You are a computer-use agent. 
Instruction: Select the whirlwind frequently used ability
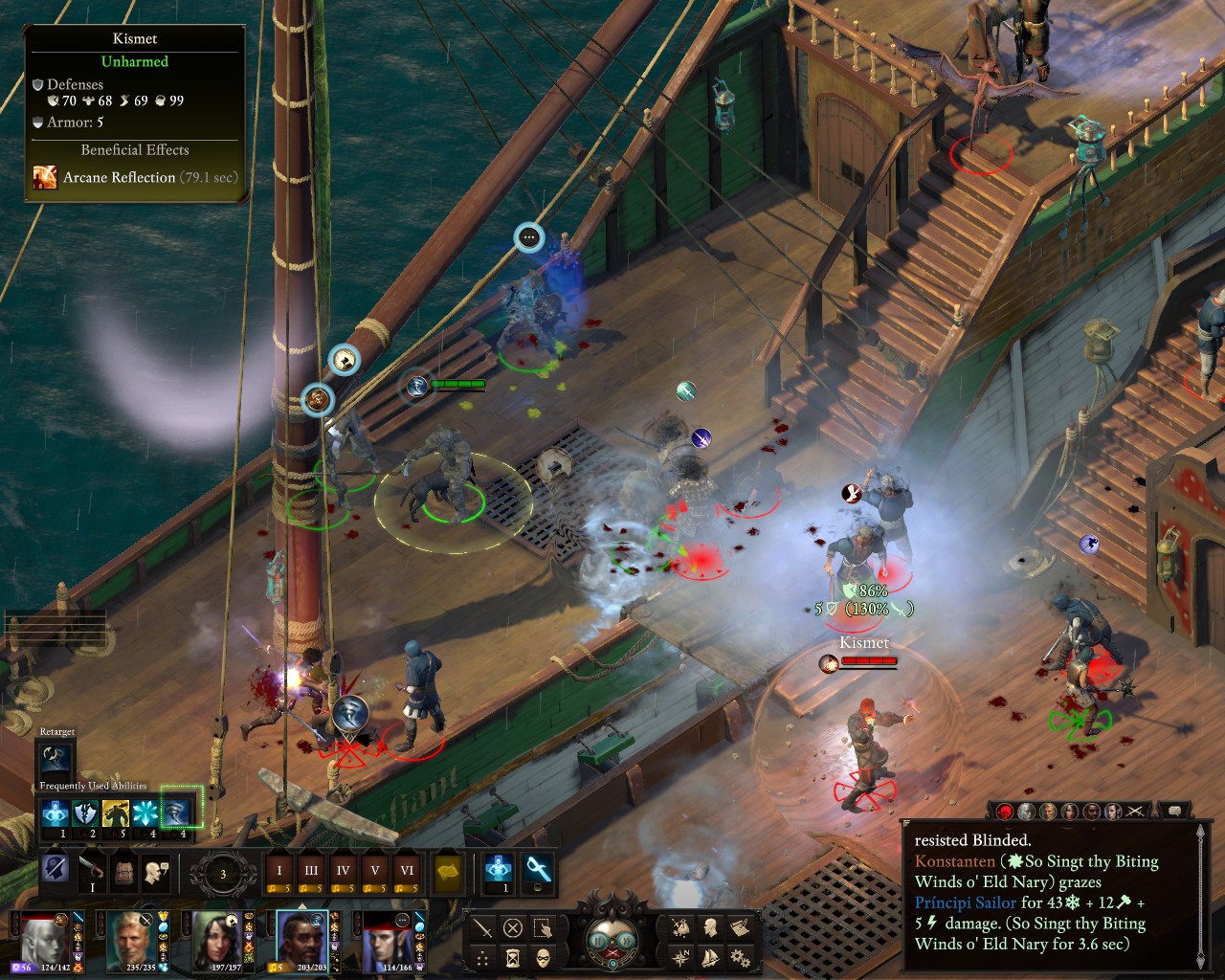(x=176, y=813)
